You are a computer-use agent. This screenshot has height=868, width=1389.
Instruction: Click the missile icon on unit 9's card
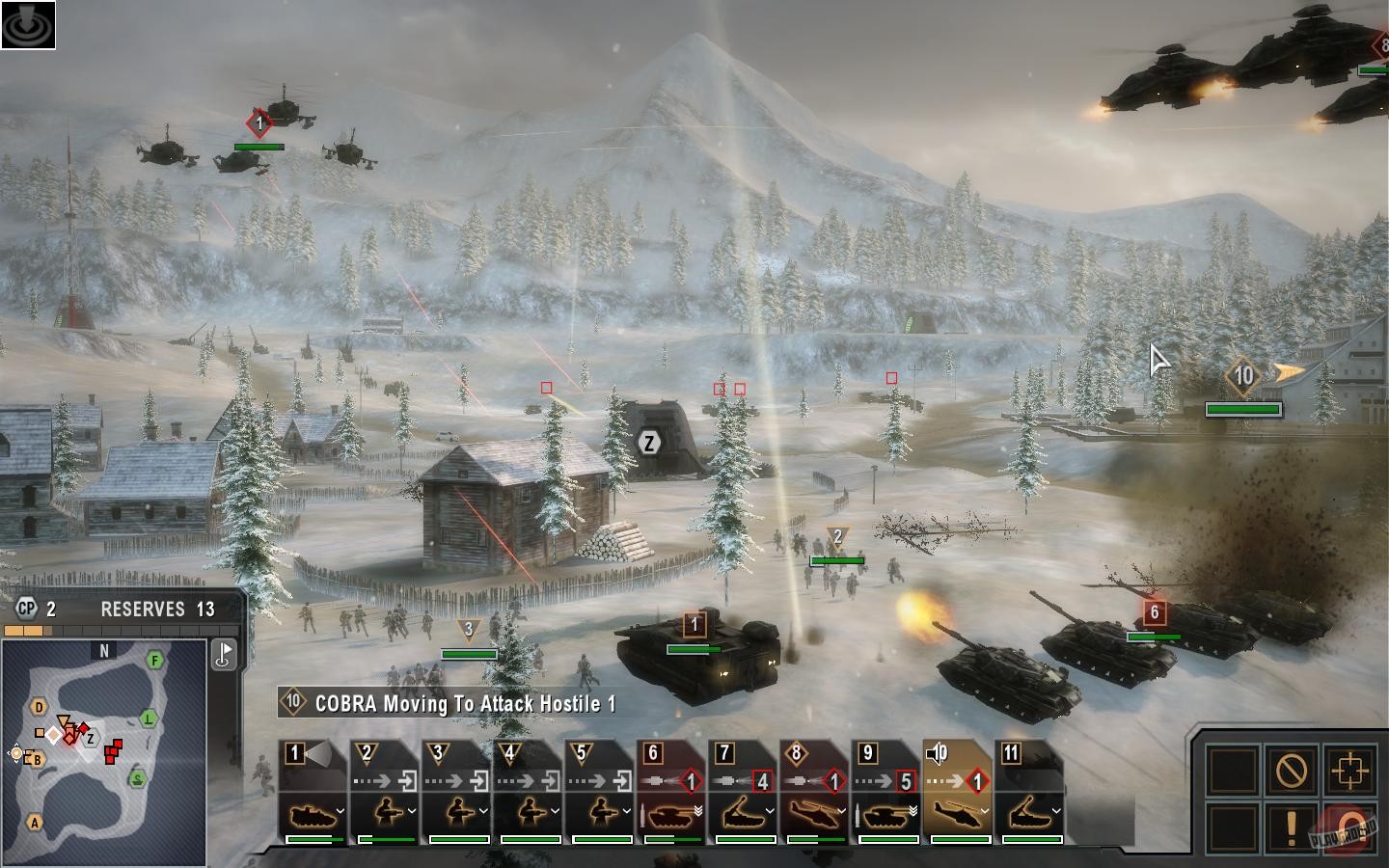[x=858, y=815]
